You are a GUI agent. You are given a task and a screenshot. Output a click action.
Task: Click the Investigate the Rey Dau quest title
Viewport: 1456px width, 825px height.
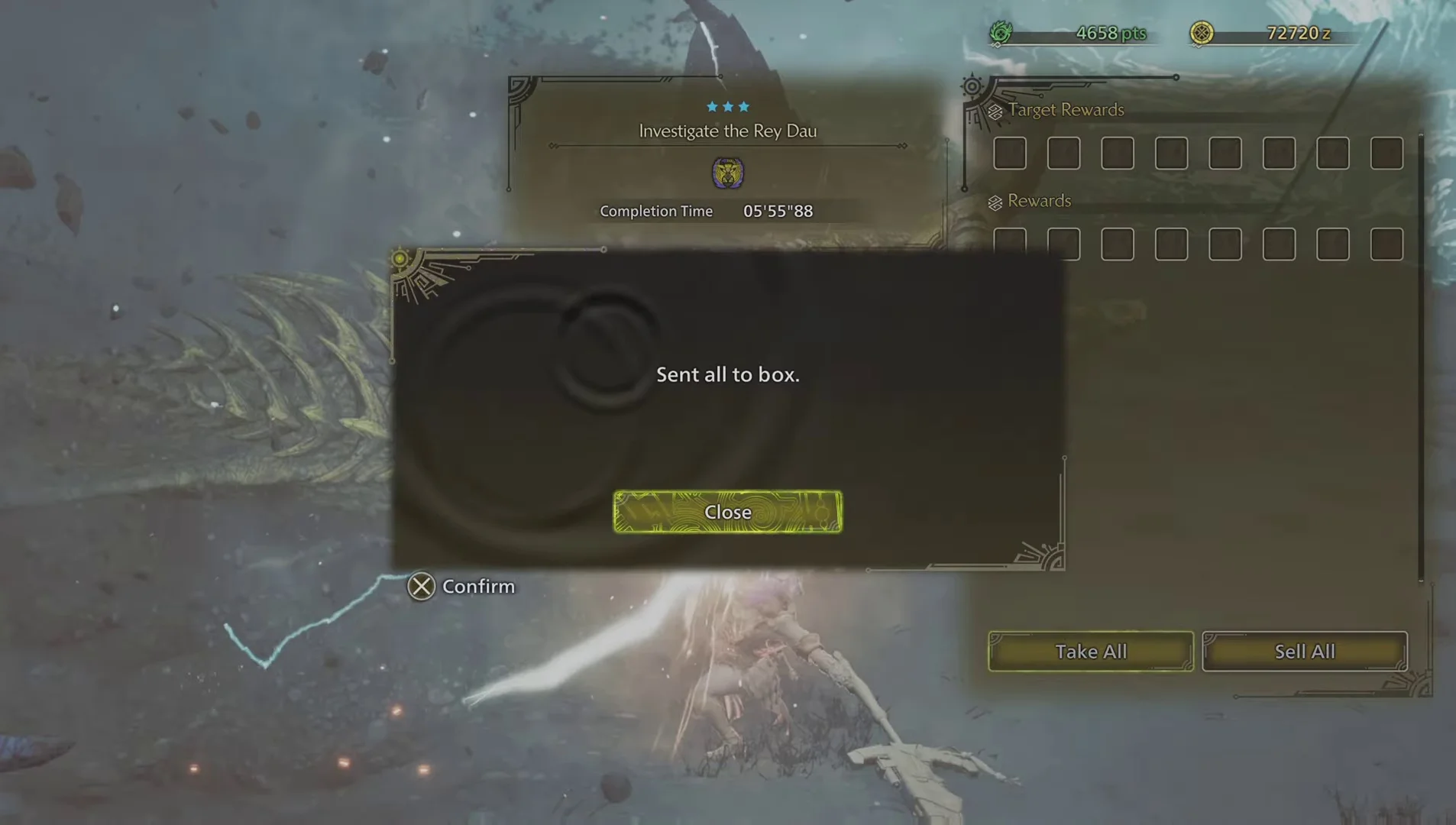click(x=727, y=131)
